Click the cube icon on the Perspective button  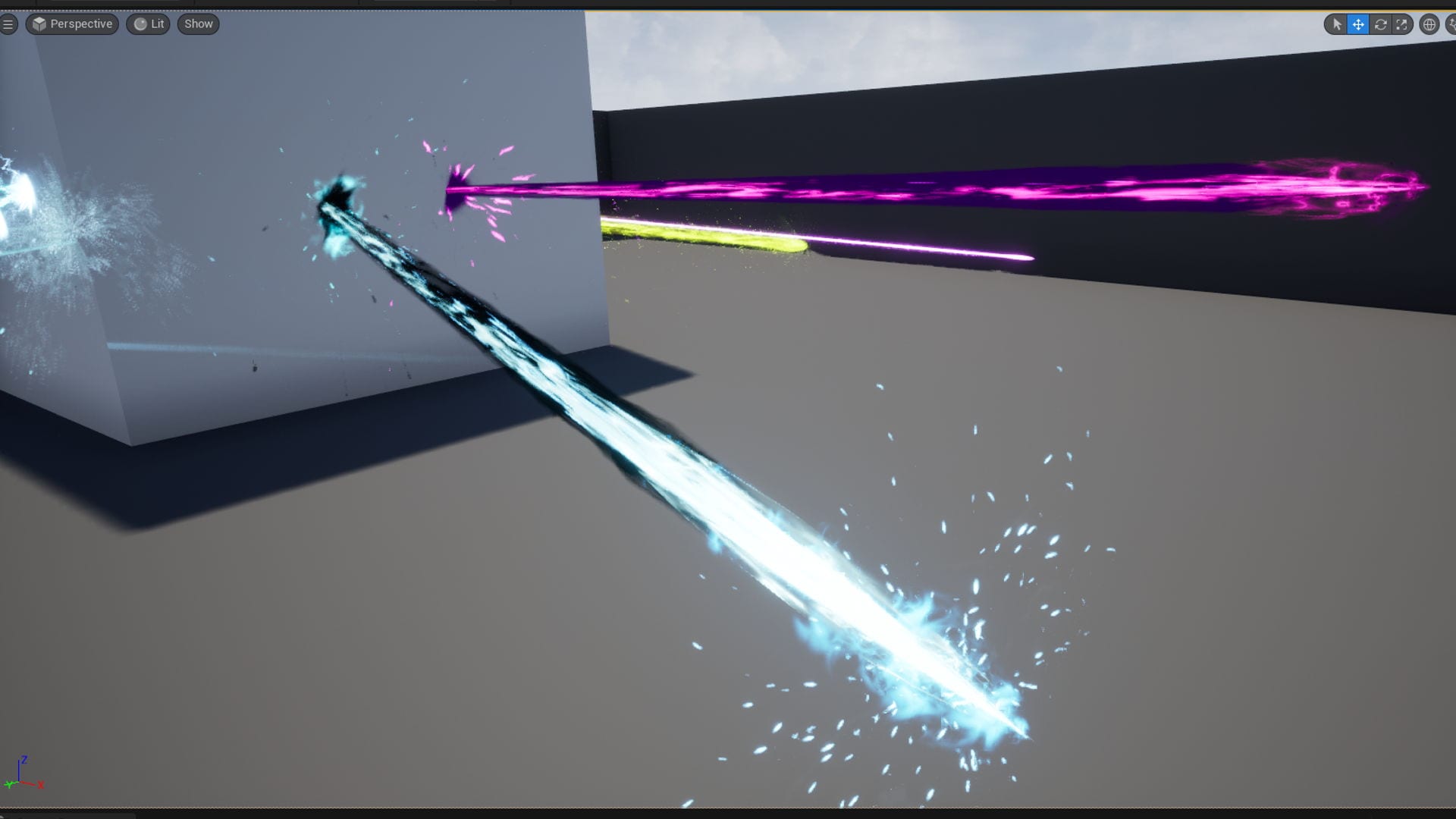[37, 24]
